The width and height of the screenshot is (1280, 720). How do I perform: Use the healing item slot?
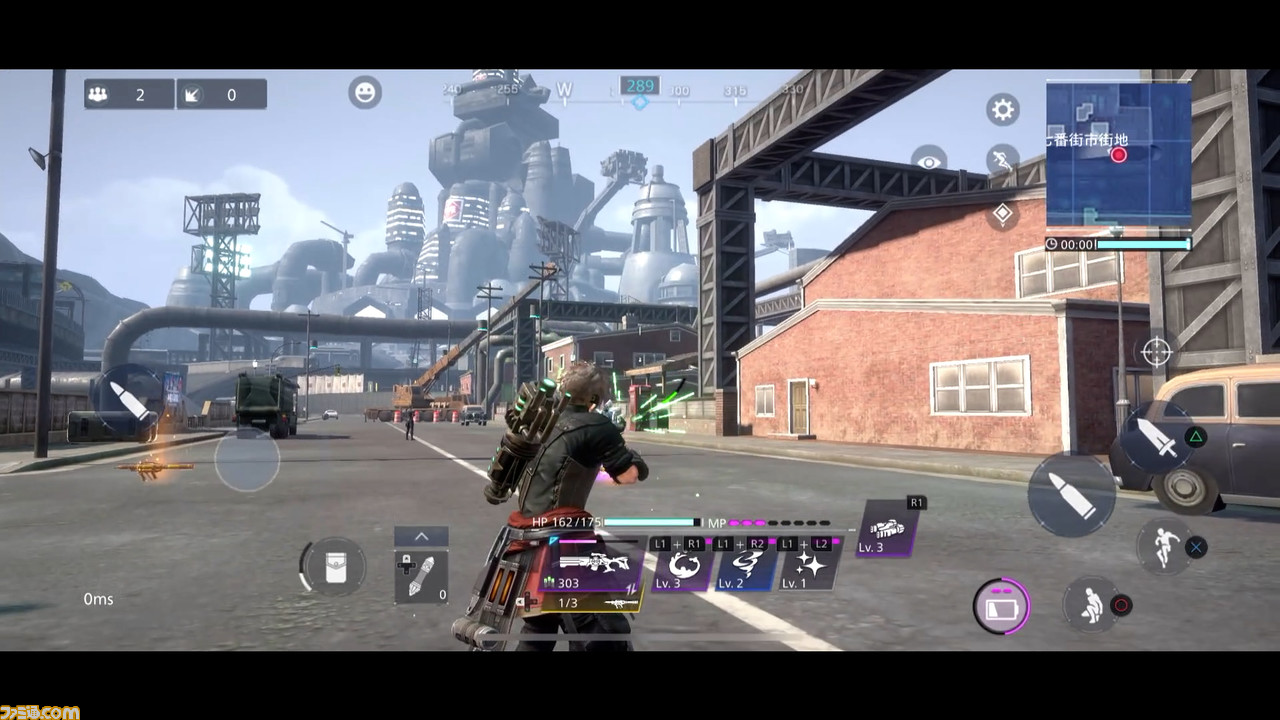[420, 577]
